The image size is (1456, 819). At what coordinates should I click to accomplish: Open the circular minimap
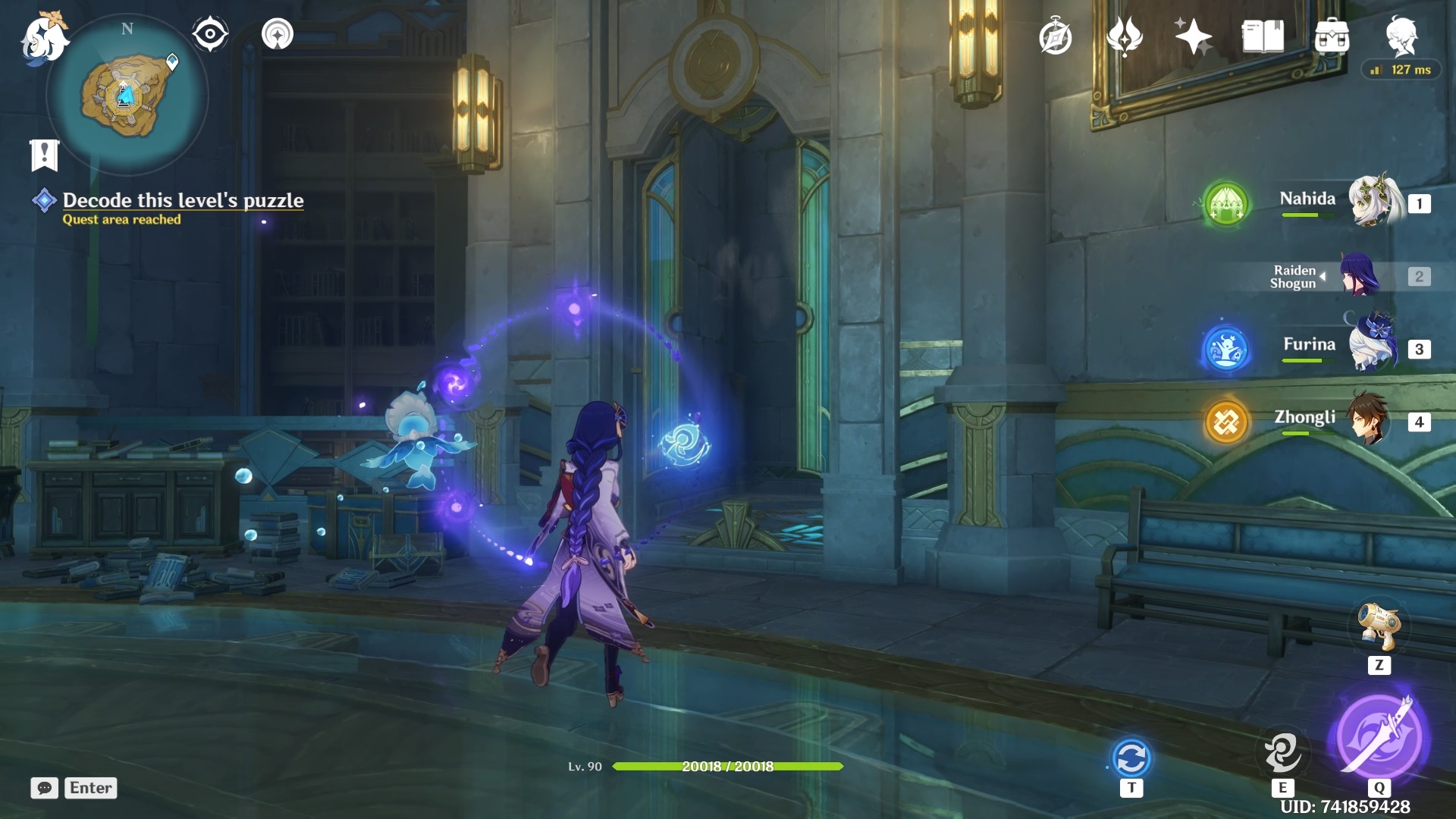[x=127, y=95]
